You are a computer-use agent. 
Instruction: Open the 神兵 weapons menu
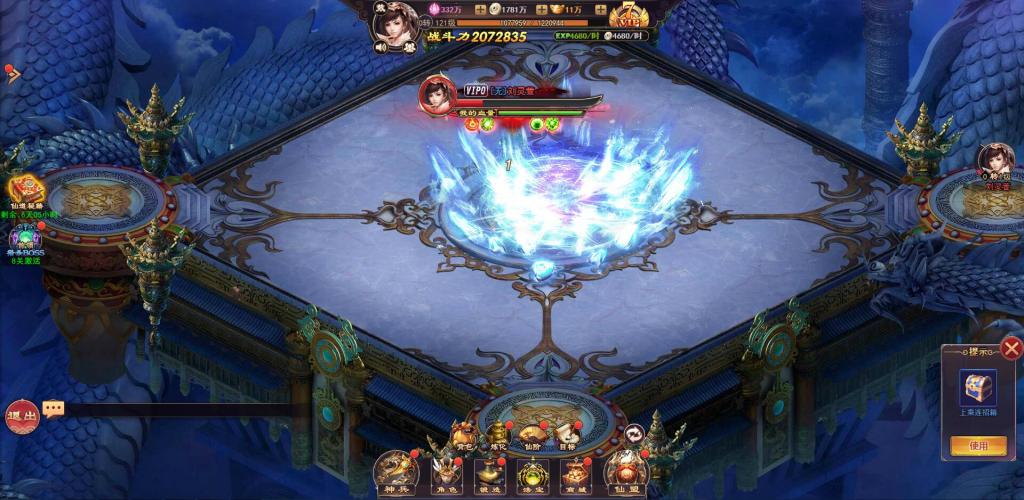click(396, 470)
